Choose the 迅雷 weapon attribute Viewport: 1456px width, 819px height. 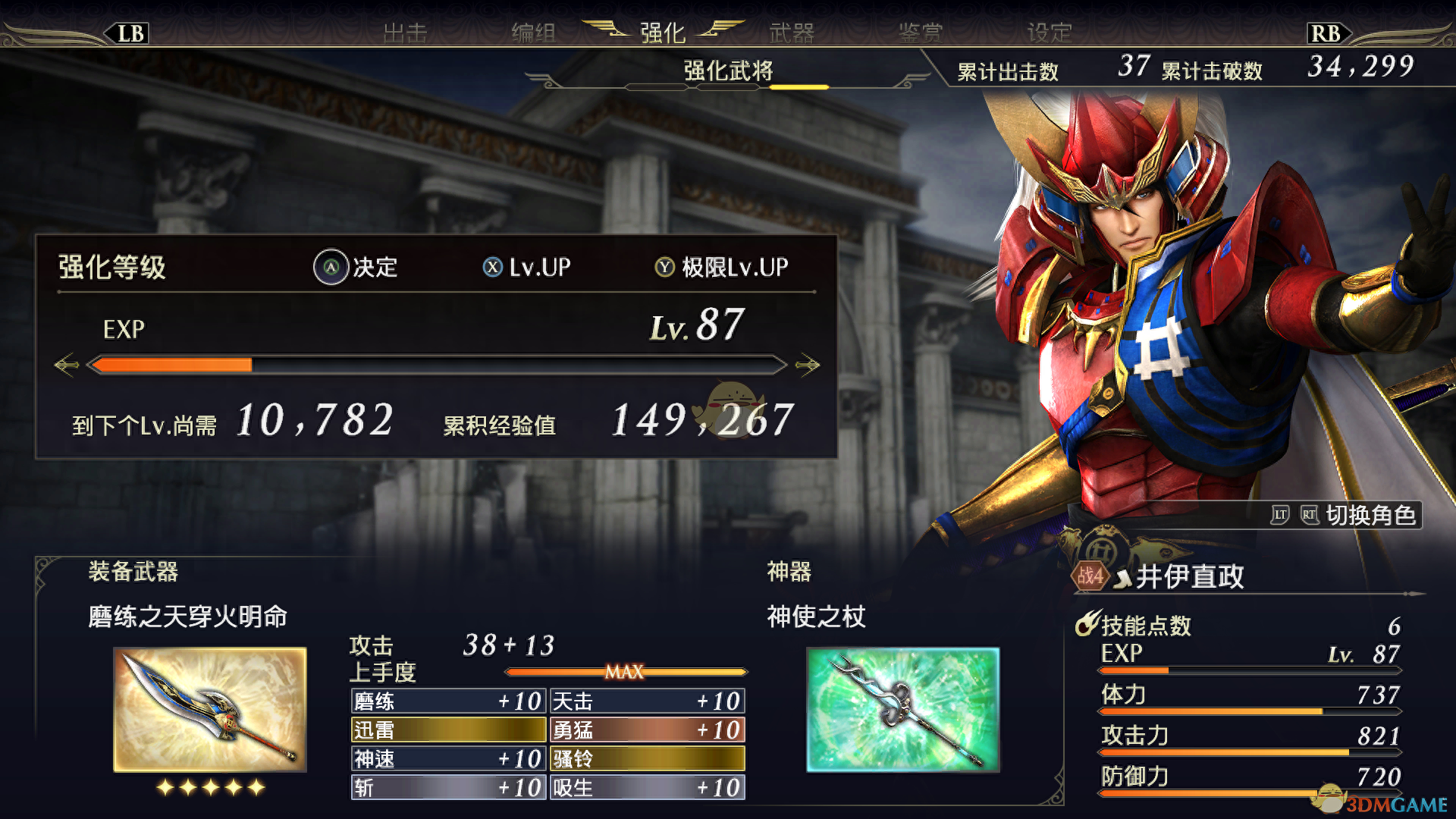coord(448,730)
